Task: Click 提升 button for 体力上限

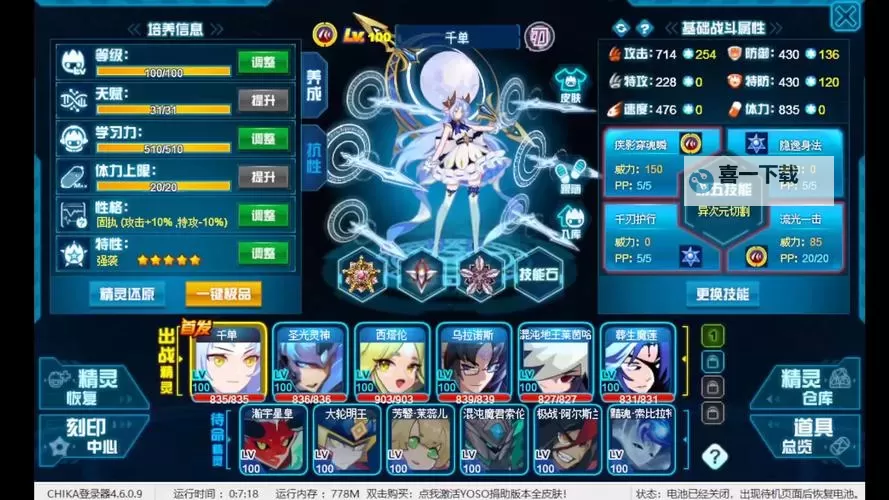Action: pos(263,177)
